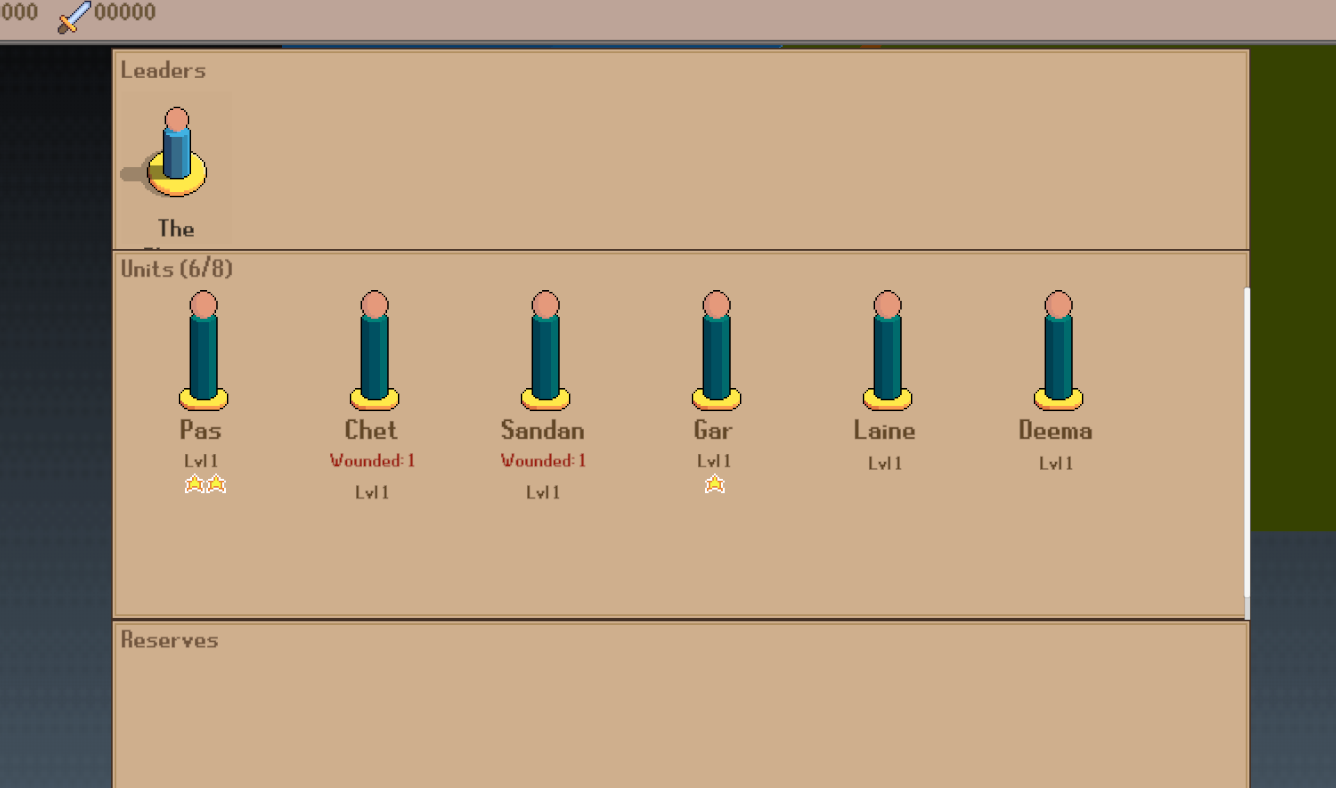This screenshot has height=788, width=1336.
Task: Collapse the Leaders section header
Action: [162, 70]
